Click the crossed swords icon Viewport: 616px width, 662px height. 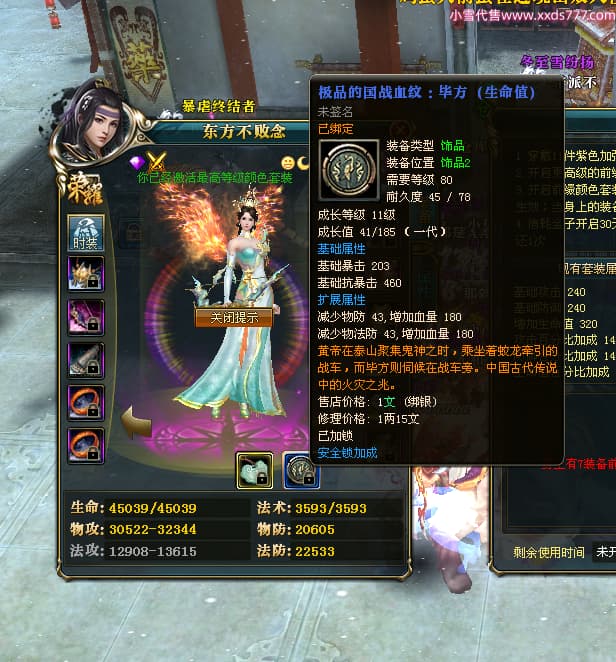(x=157, y=162)
